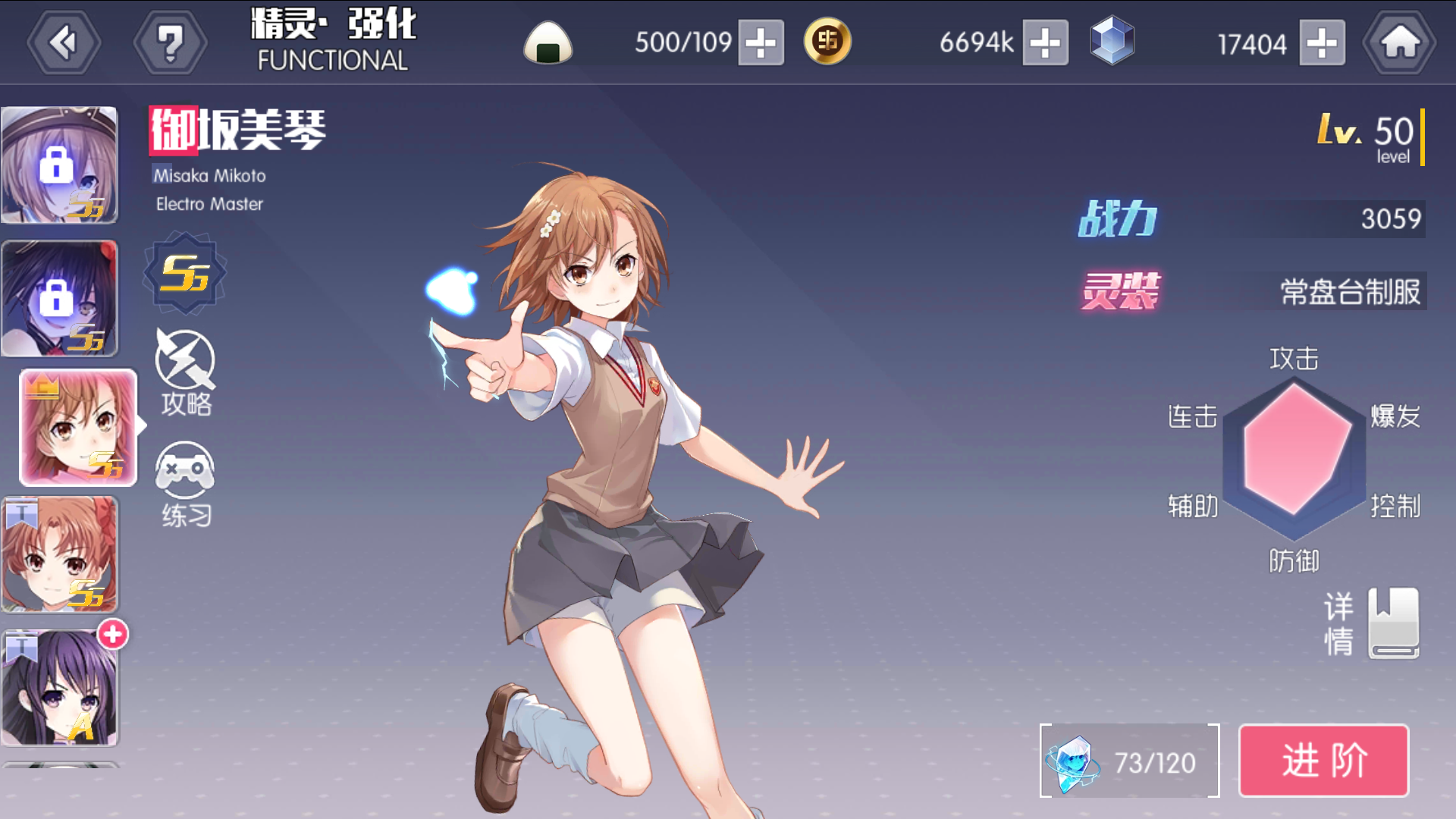Select the locked first character portrait
This screenshot has height=819, width=1456.
point(61,163)
